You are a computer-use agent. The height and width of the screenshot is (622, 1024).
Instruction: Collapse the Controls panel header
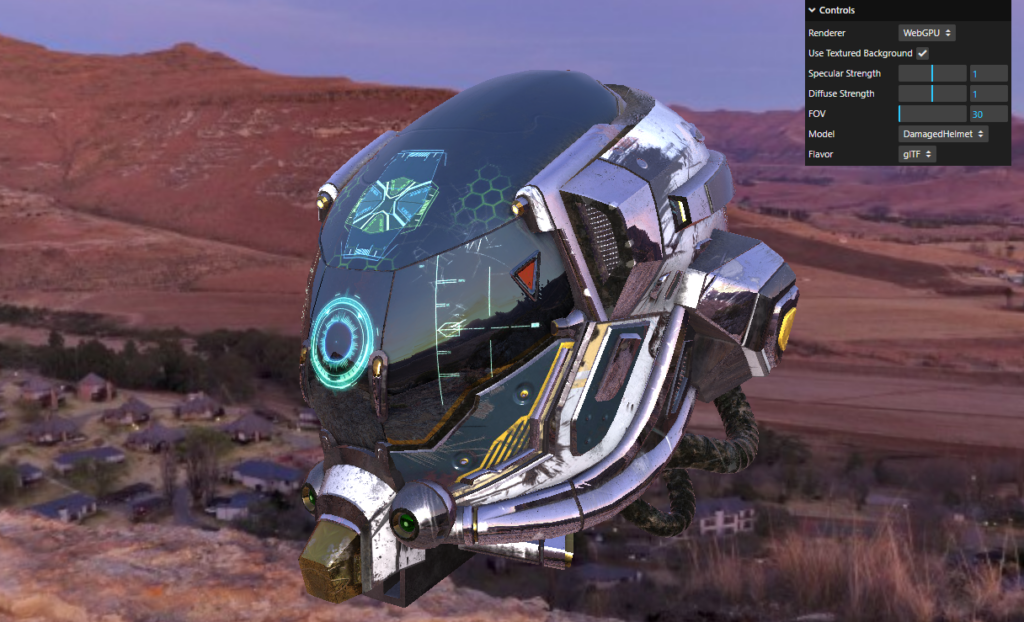pos(836,10)
